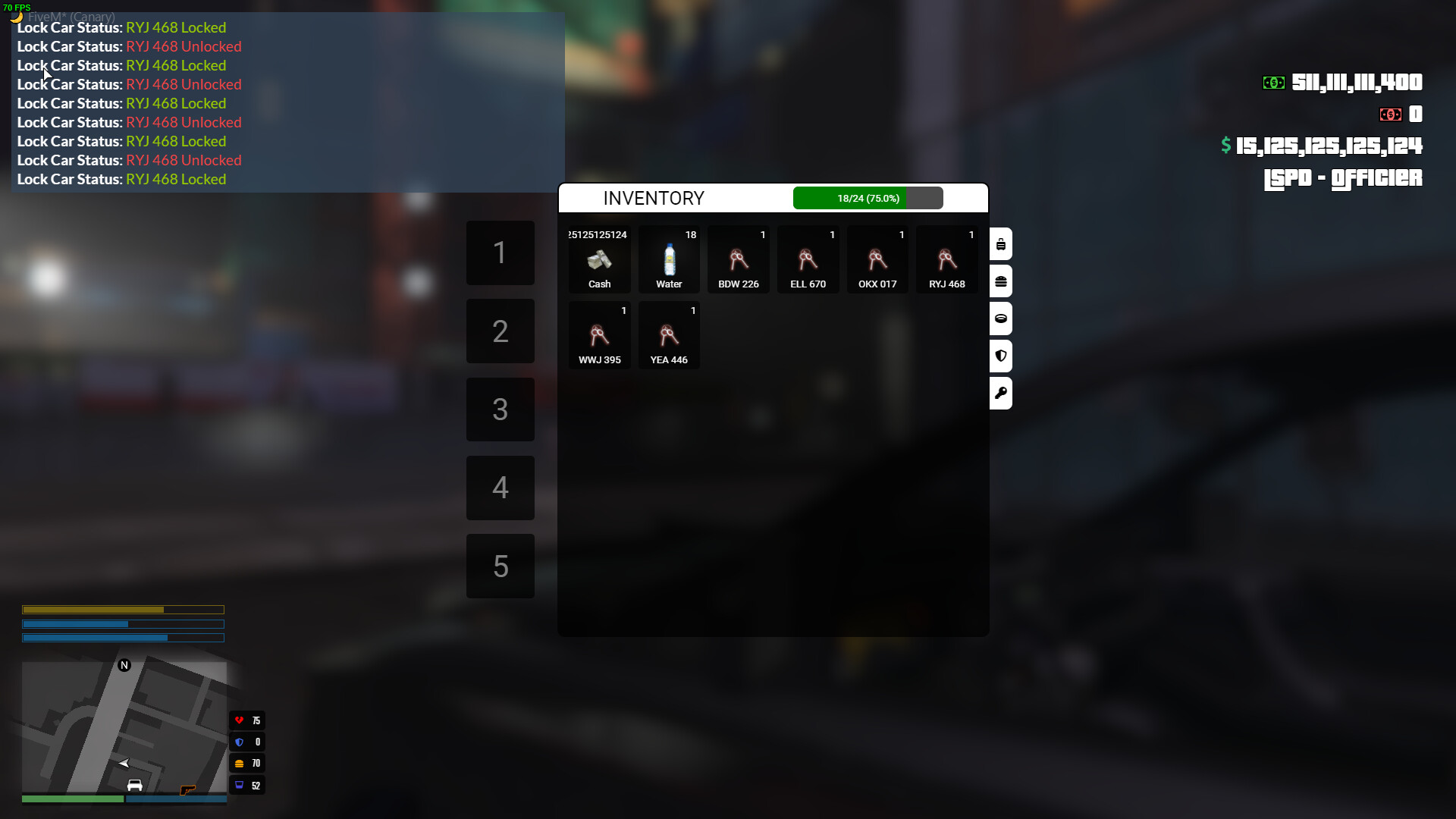Open hotbar slot 1

click(500, 253)
